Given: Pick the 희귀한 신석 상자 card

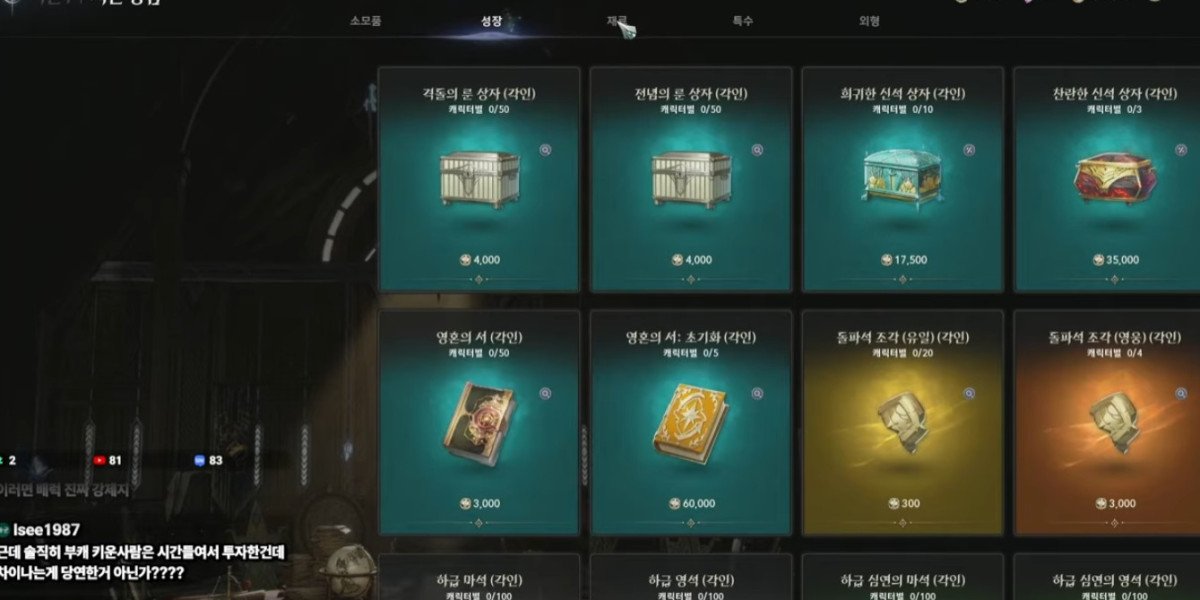Looking at the screenshot, I should click(903, 180).
